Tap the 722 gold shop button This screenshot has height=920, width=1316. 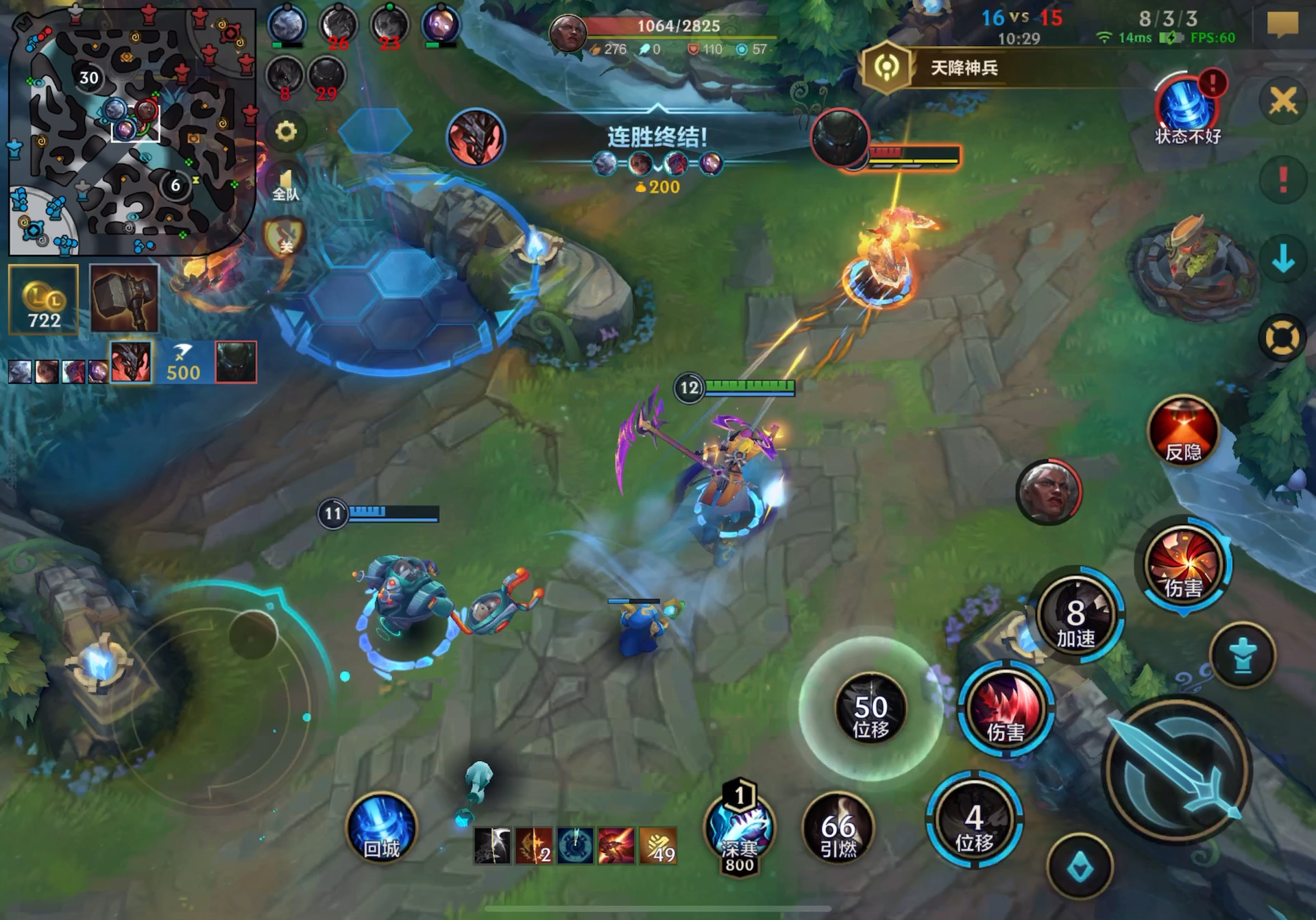[44, 300]
